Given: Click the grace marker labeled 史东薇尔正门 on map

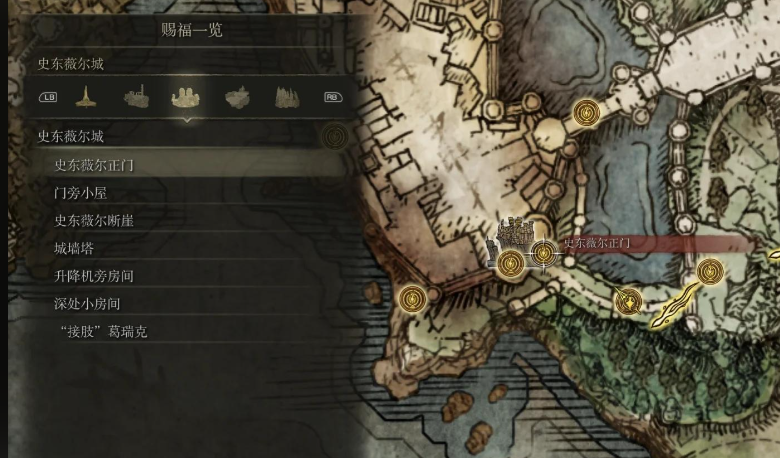Looking at the screenshot, I should [544, 254].
